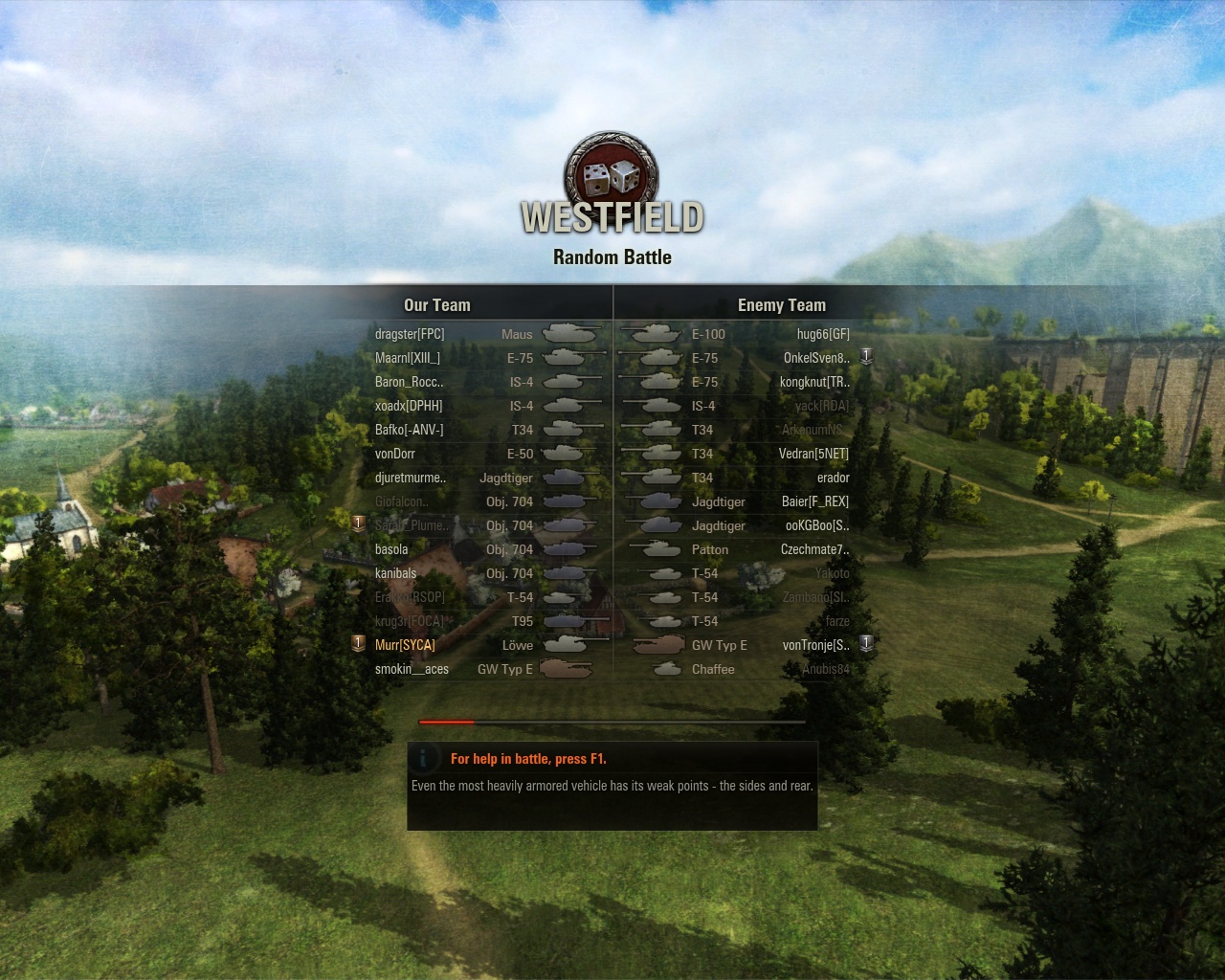Screen dimensions: 1225x980
Task: Pick enemy Baier[F_REX] in the Jagdtiger
Action: tap(814, 501)
